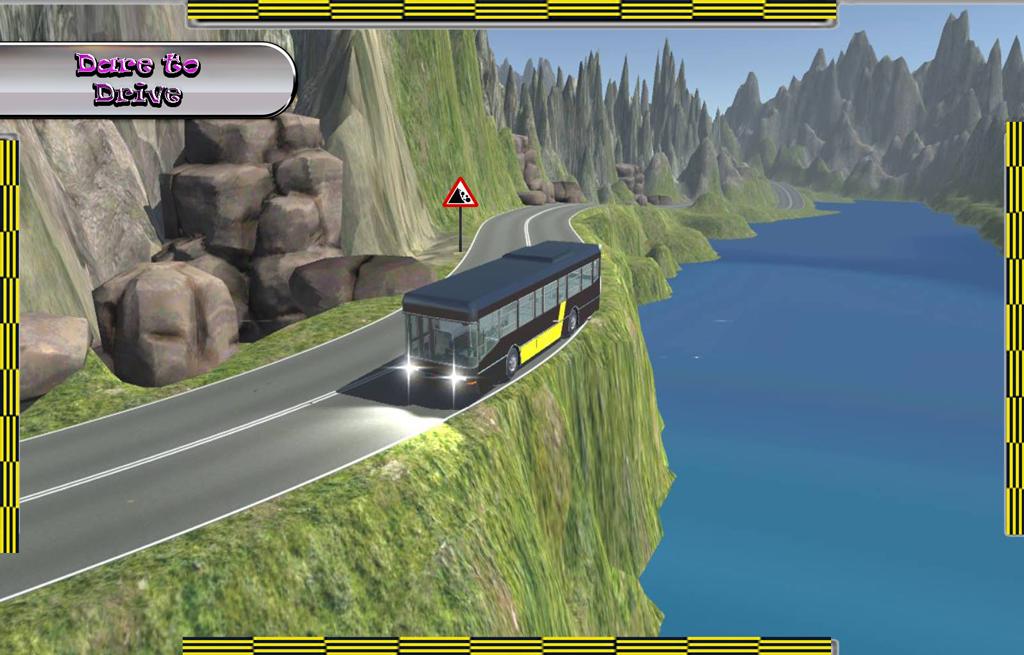The image size is (1024, 655).
Task: Click the Dare to Drive banner
Action: pyautogui.click(x=140, y=79)
